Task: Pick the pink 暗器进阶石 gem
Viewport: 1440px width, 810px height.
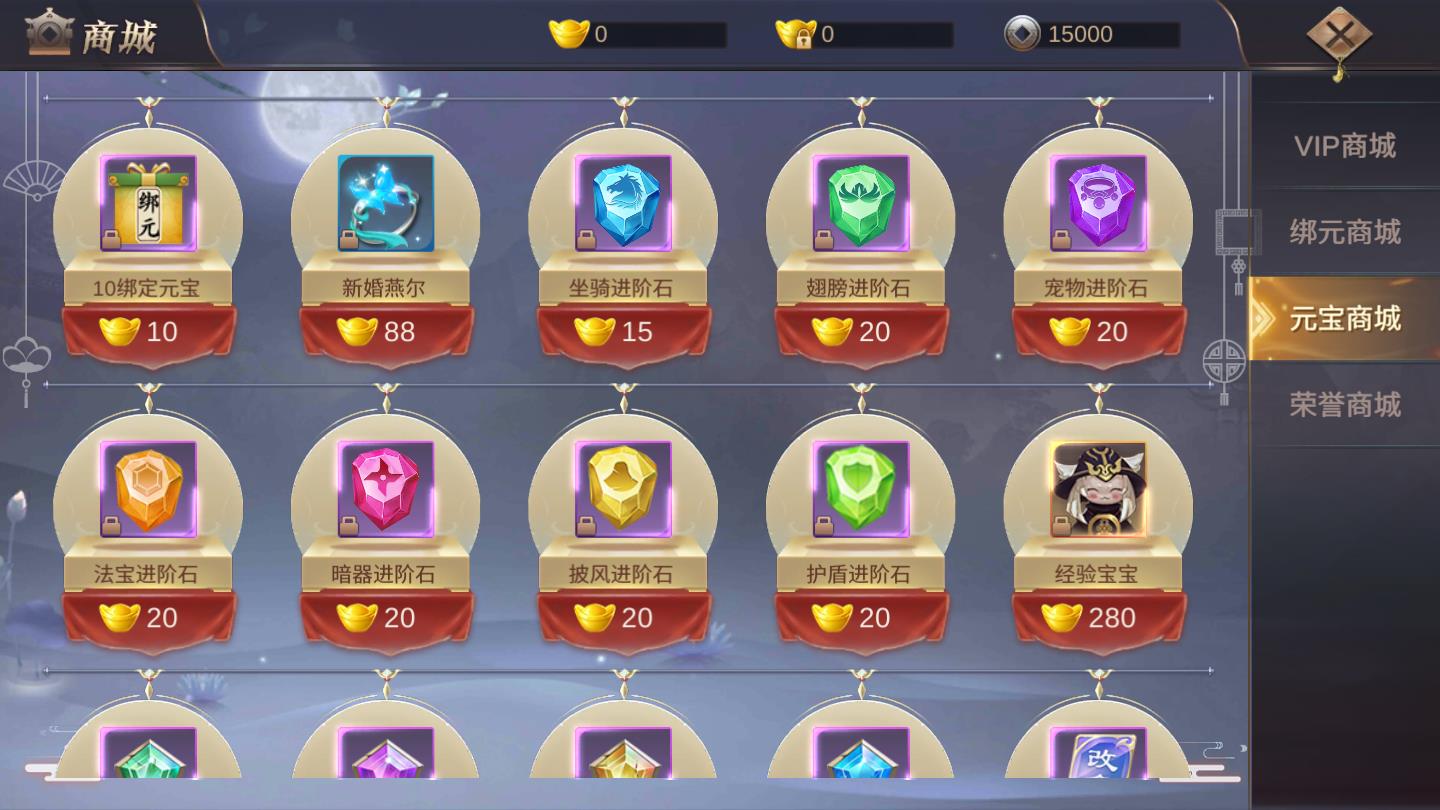Action: point(385,489)
